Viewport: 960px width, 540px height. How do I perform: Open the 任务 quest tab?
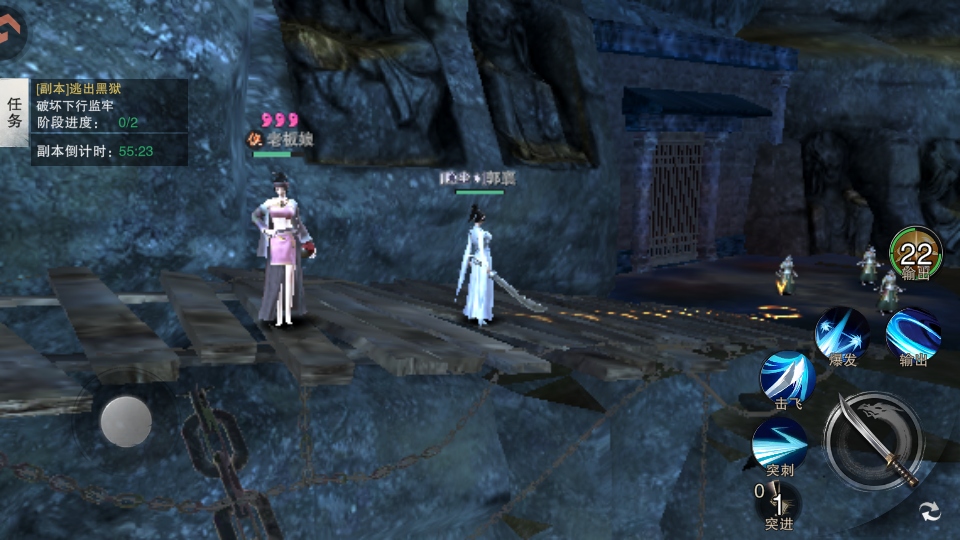click(15, 112)
